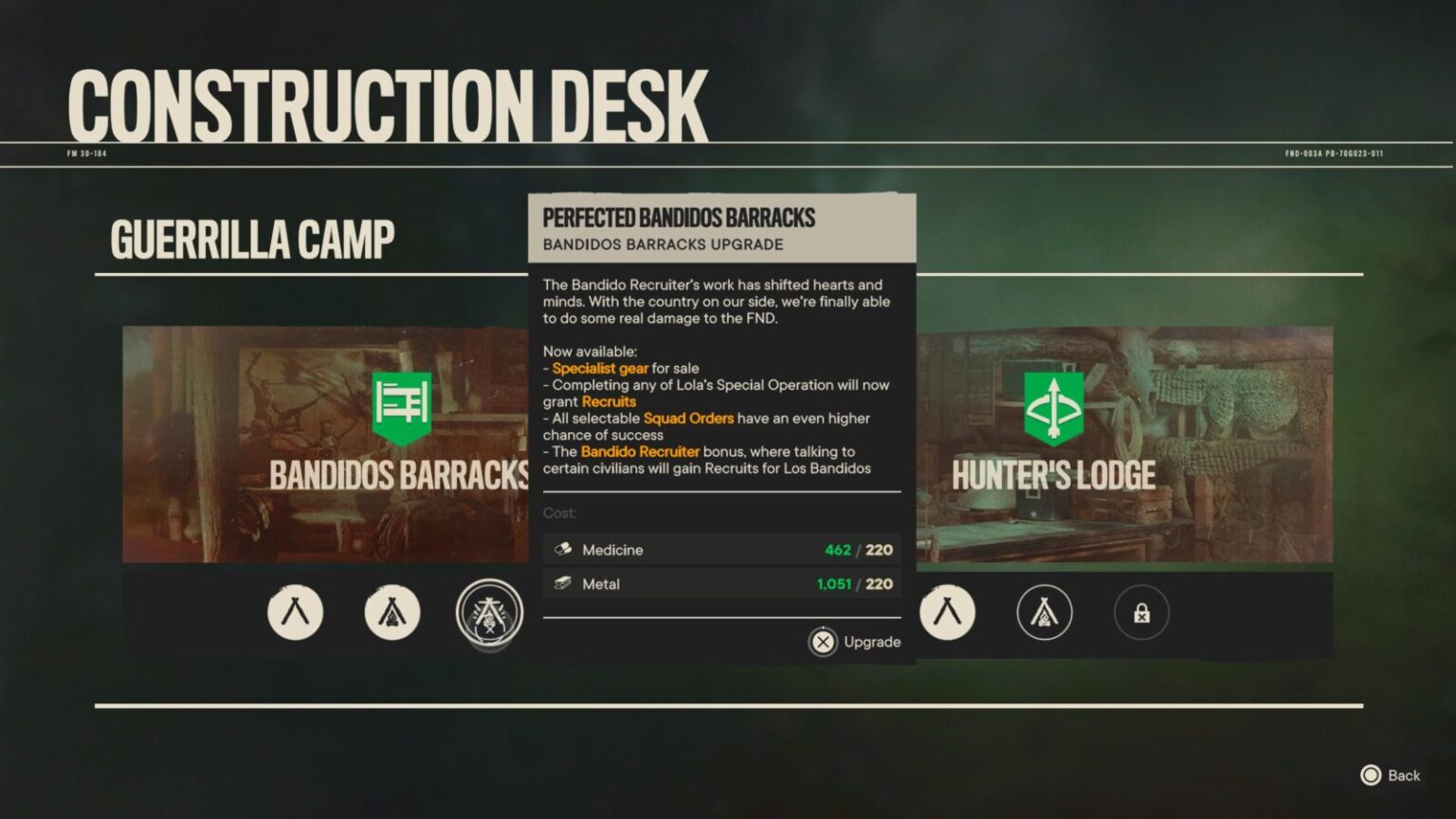Viewport: 1456px width, 819px height.
Task: Select the locked third Hunter's Lodge upgrade
Action: point(1142,612)
